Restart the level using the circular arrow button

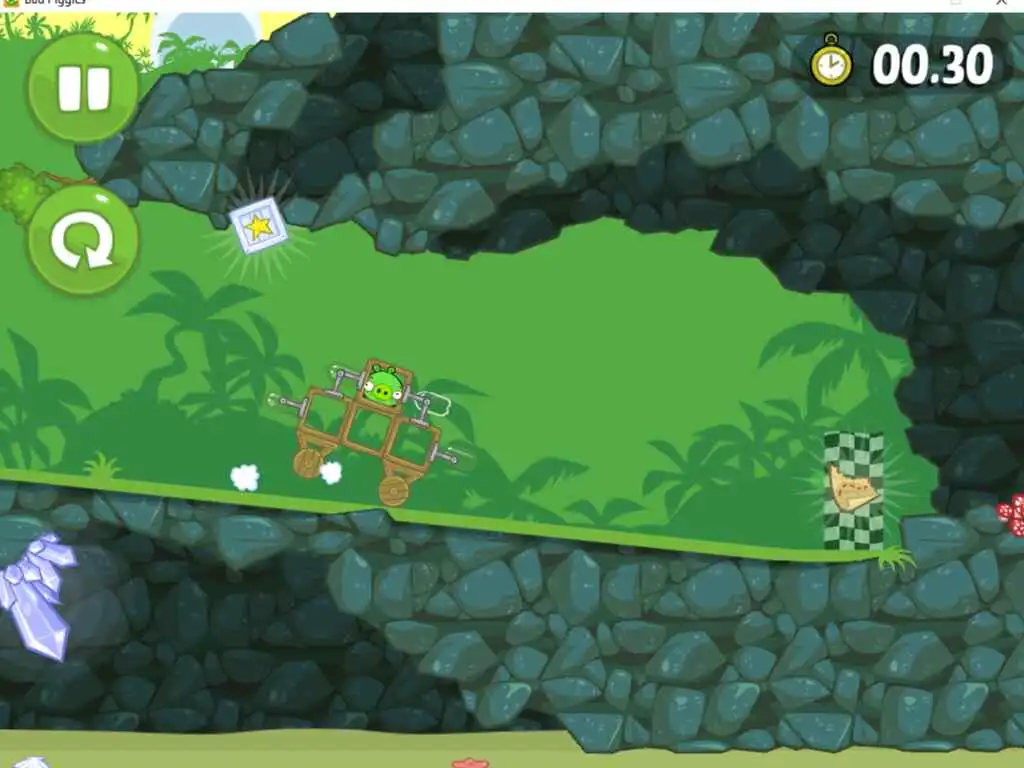tap(83, 240)
